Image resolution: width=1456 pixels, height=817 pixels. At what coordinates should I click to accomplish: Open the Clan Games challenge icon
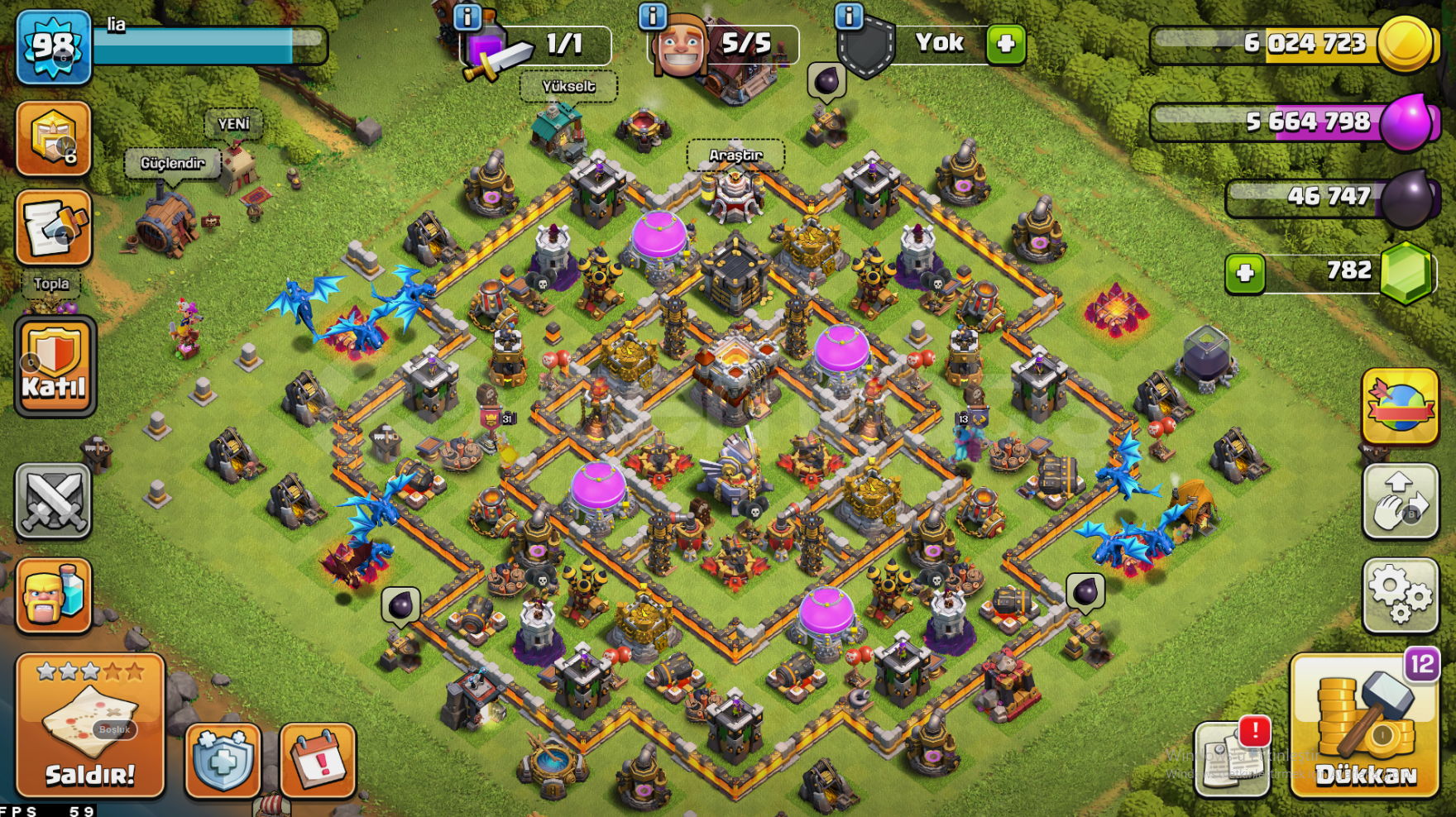click(x=53, y=138)
